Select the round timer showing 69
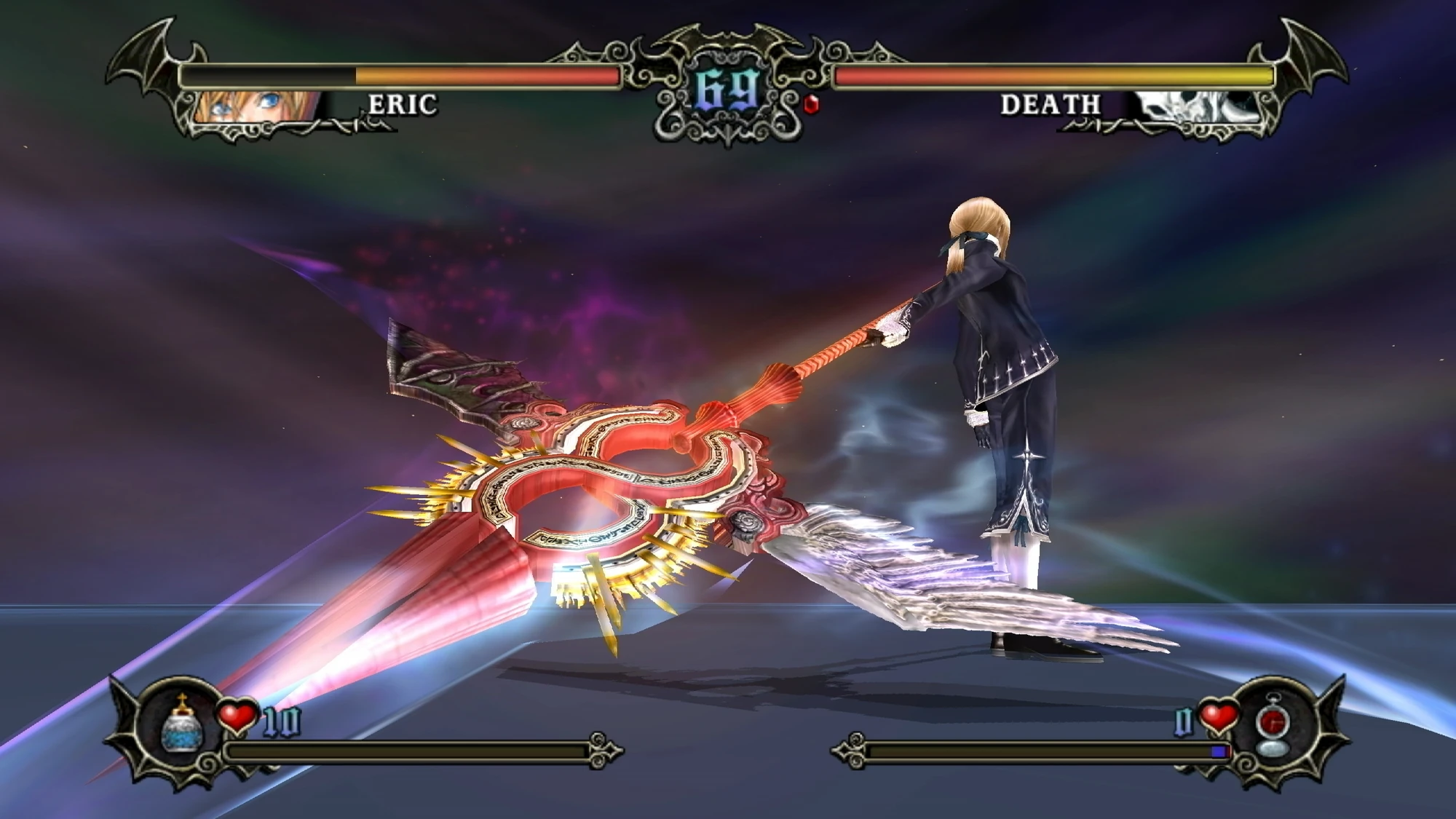Screen dimensions: 1456x819 (727, 91)
